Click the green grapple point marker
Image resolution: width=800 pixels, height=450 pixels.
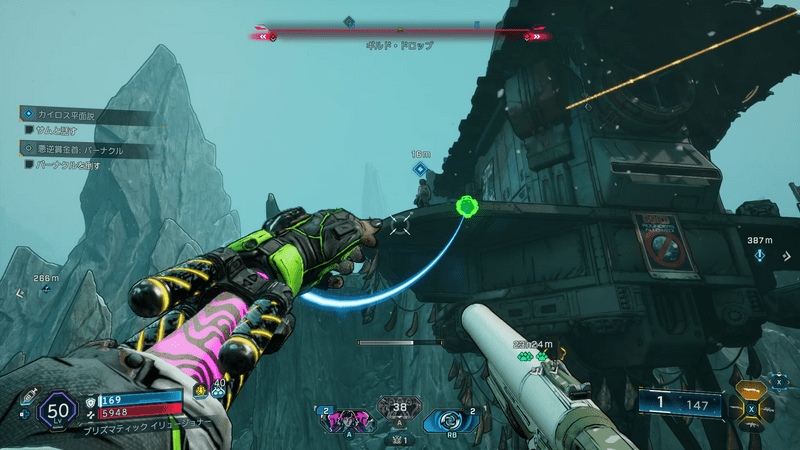pyautogui.click(x=465, y=207)
